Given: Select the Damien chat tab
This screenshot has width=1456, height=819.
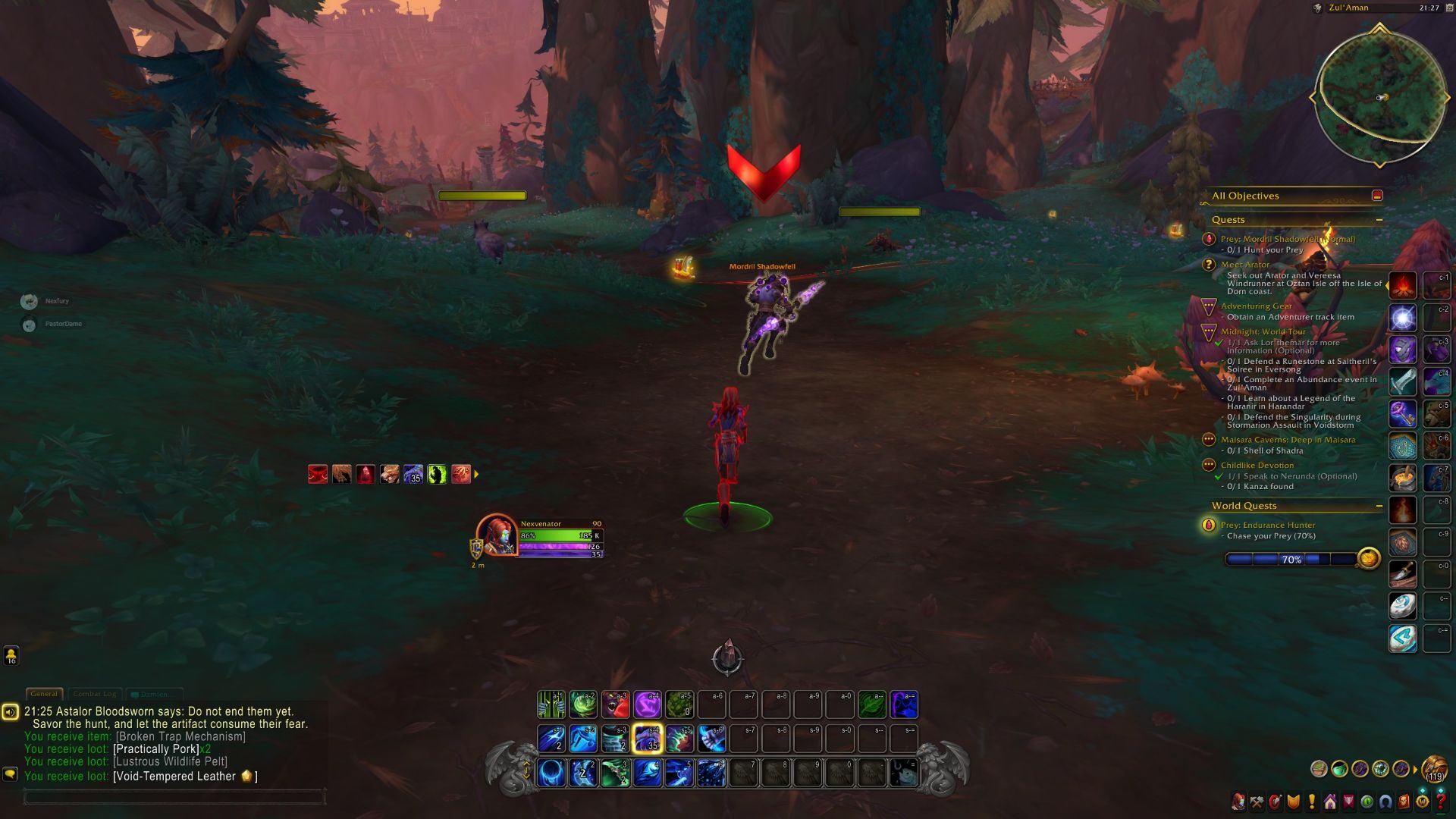Looking at the screenshot, I should pyautogui.click(x=152, y=693).
